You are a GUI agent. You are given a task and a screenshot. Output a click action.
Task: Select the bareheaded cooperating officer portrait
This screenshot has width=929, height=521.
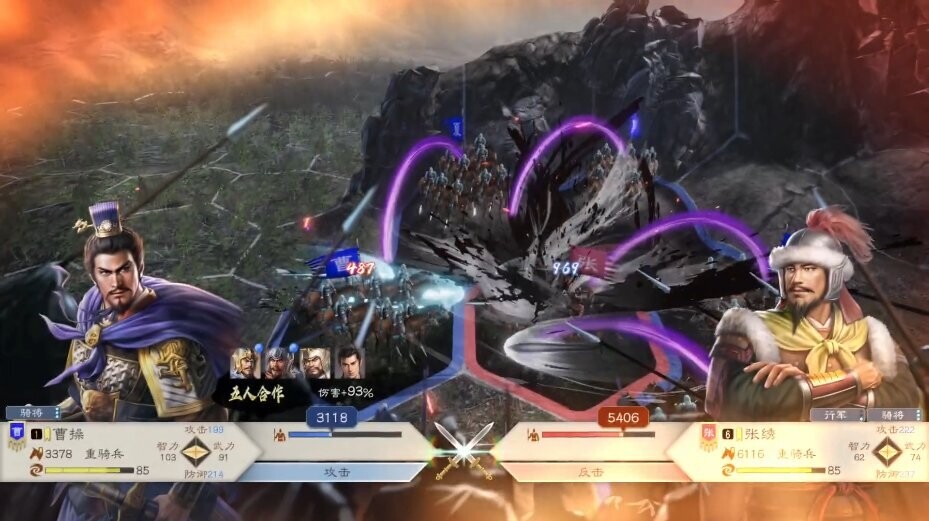(349, 362)
